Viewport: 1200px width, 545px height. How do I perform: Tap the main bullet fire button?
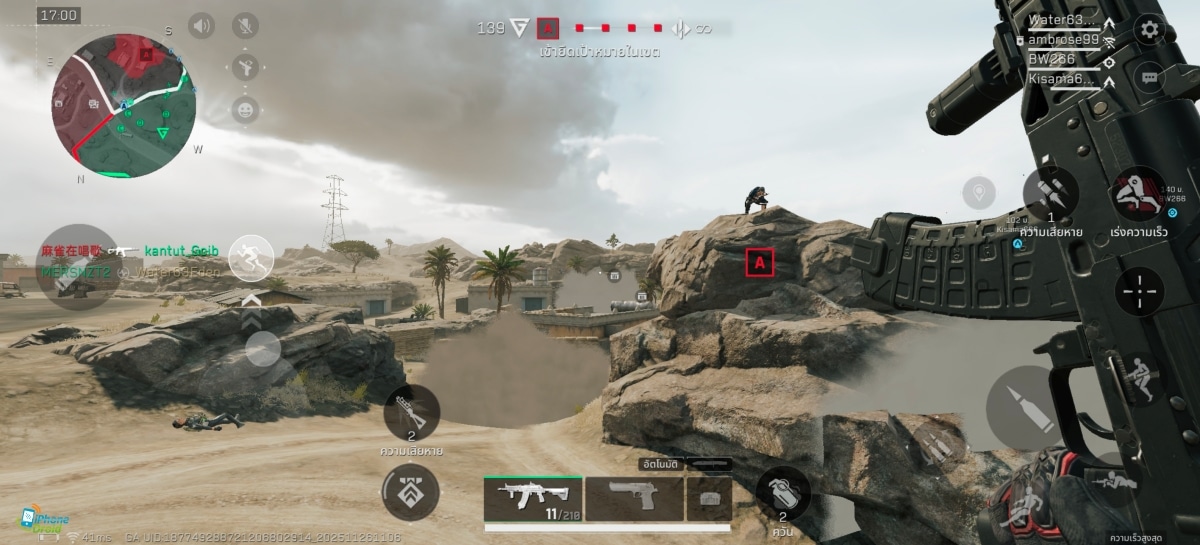click(1022, 406)
